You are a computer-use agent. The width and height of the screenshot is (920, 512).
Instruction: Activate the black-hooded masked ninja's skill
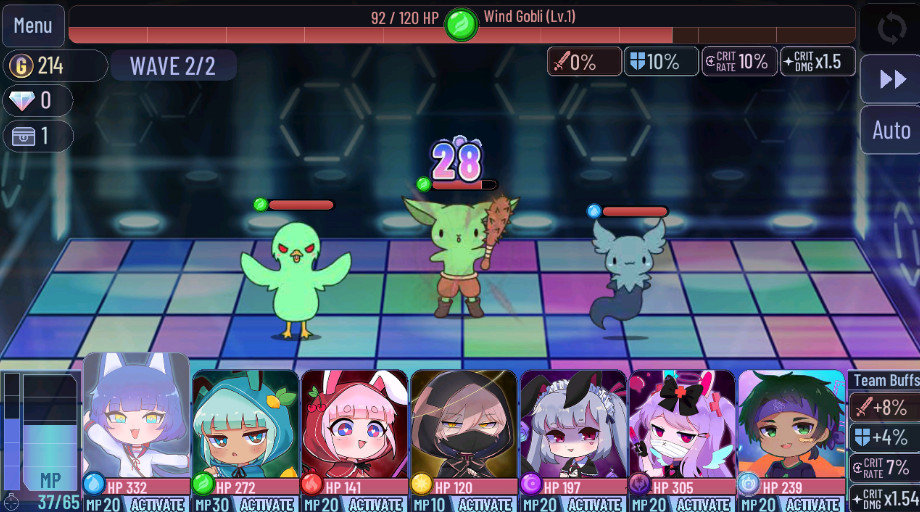(x=485, y=504)
